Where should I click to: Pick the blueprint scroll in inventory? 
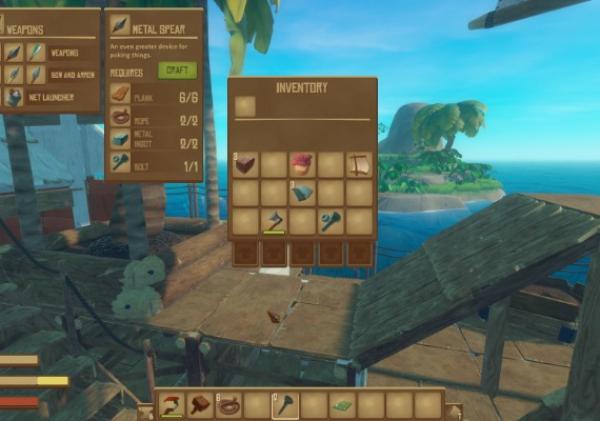(359, 164)
